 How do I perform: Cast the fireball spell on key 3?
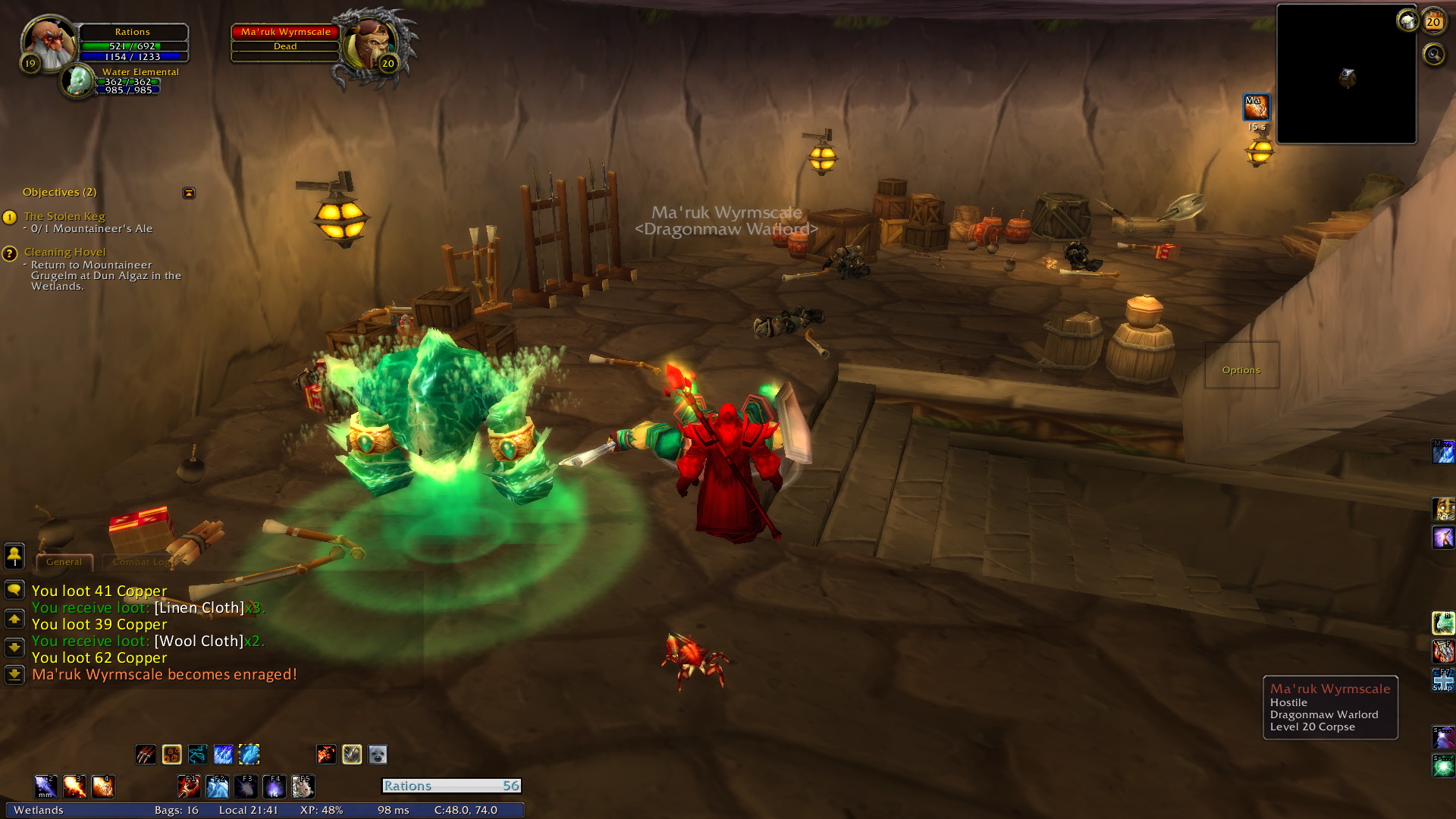pos(74,786)
